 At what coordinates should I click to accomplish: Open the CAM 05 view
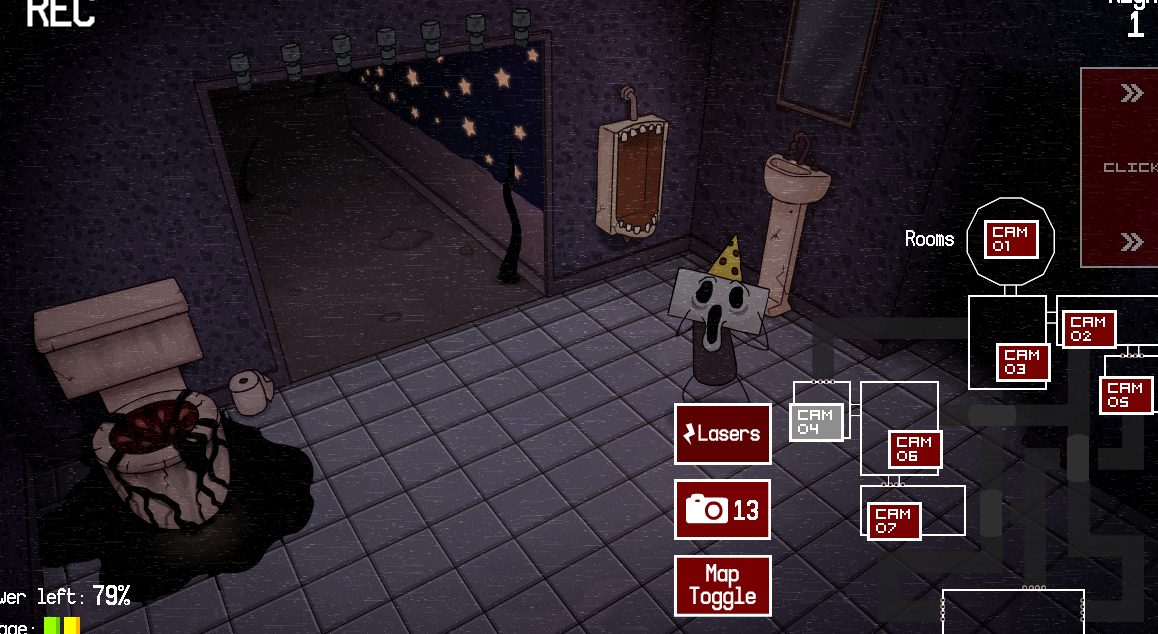point(1125,395)
